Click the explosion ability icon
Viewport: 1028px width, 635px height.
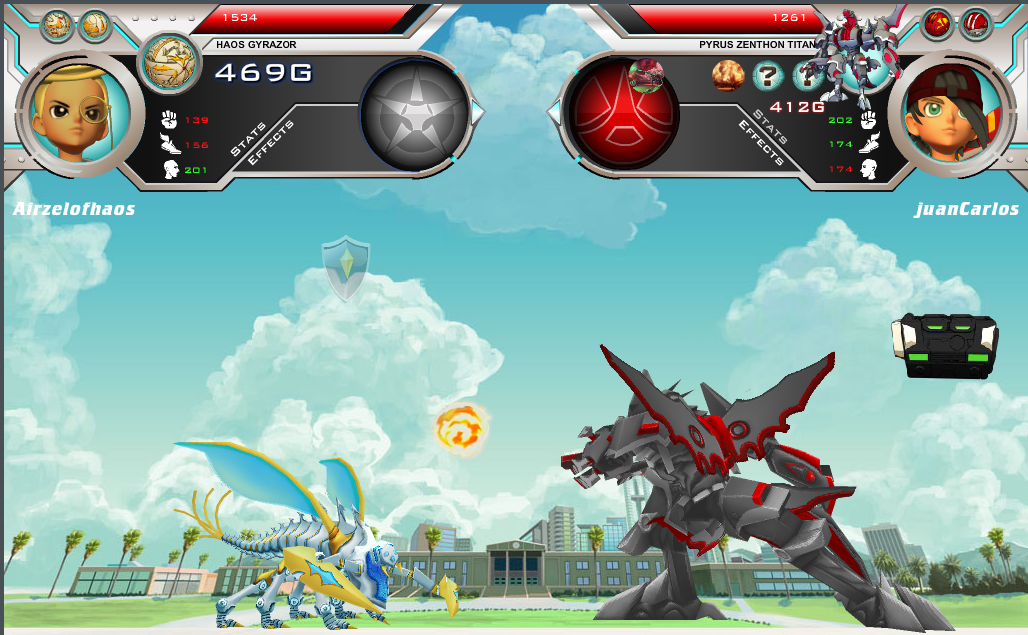728,75
